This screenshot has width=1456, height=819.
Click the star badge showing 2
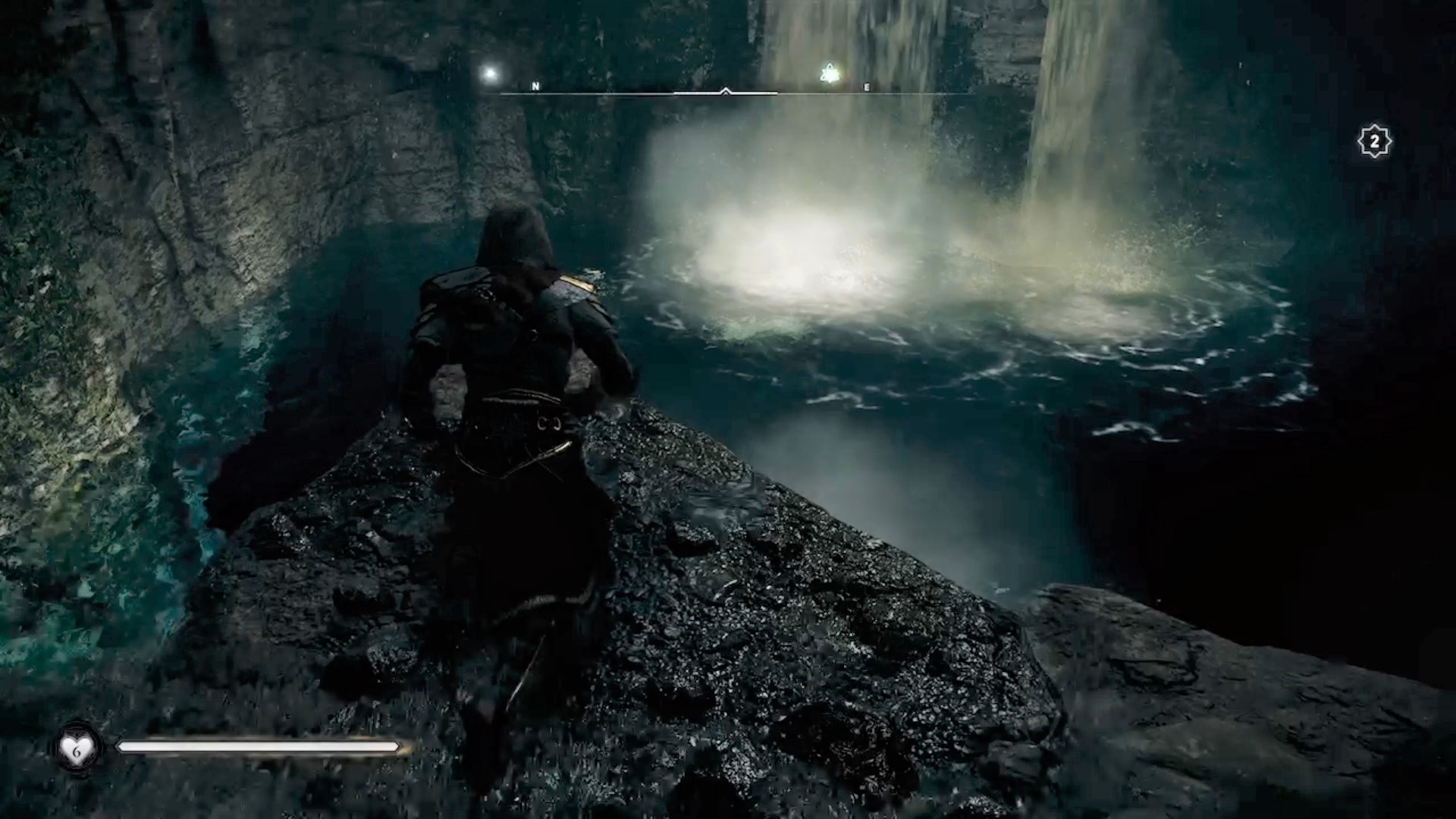point(1374,142)
